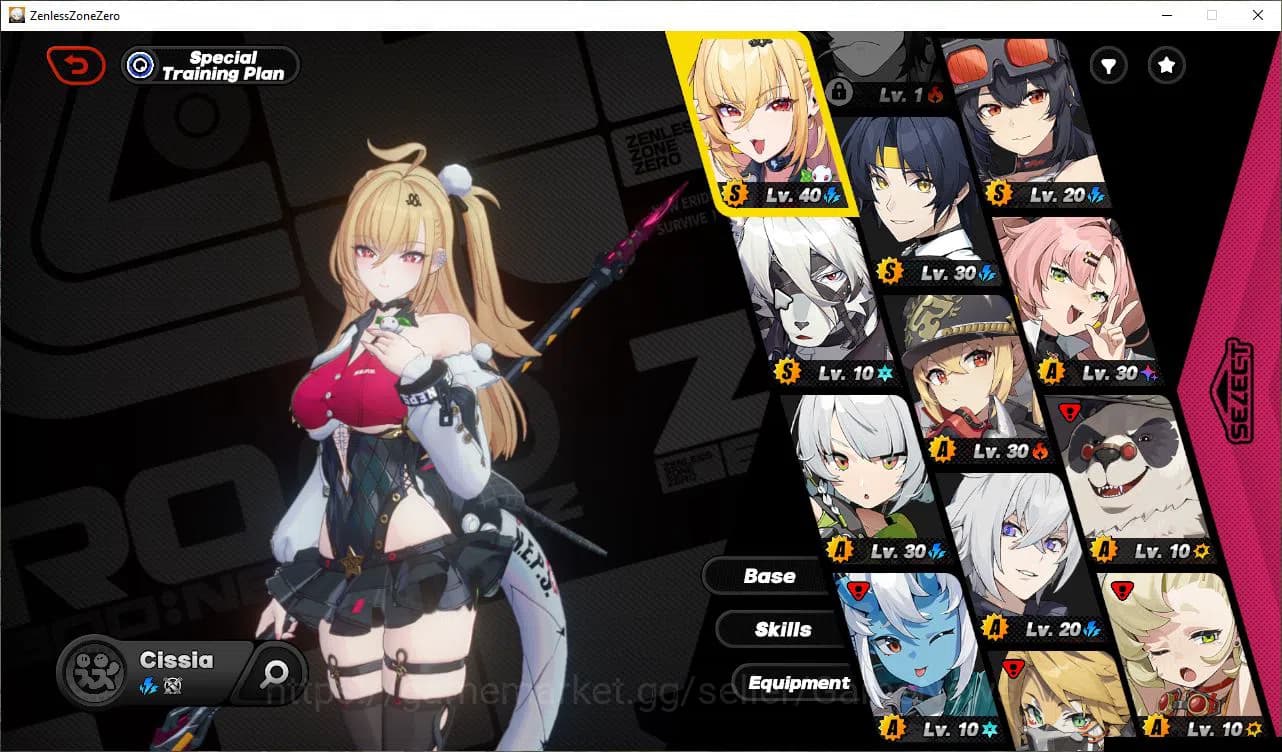The image size is (1282, 752).
Task: Click the red back arrow to exit
Action: pos(76,64)
